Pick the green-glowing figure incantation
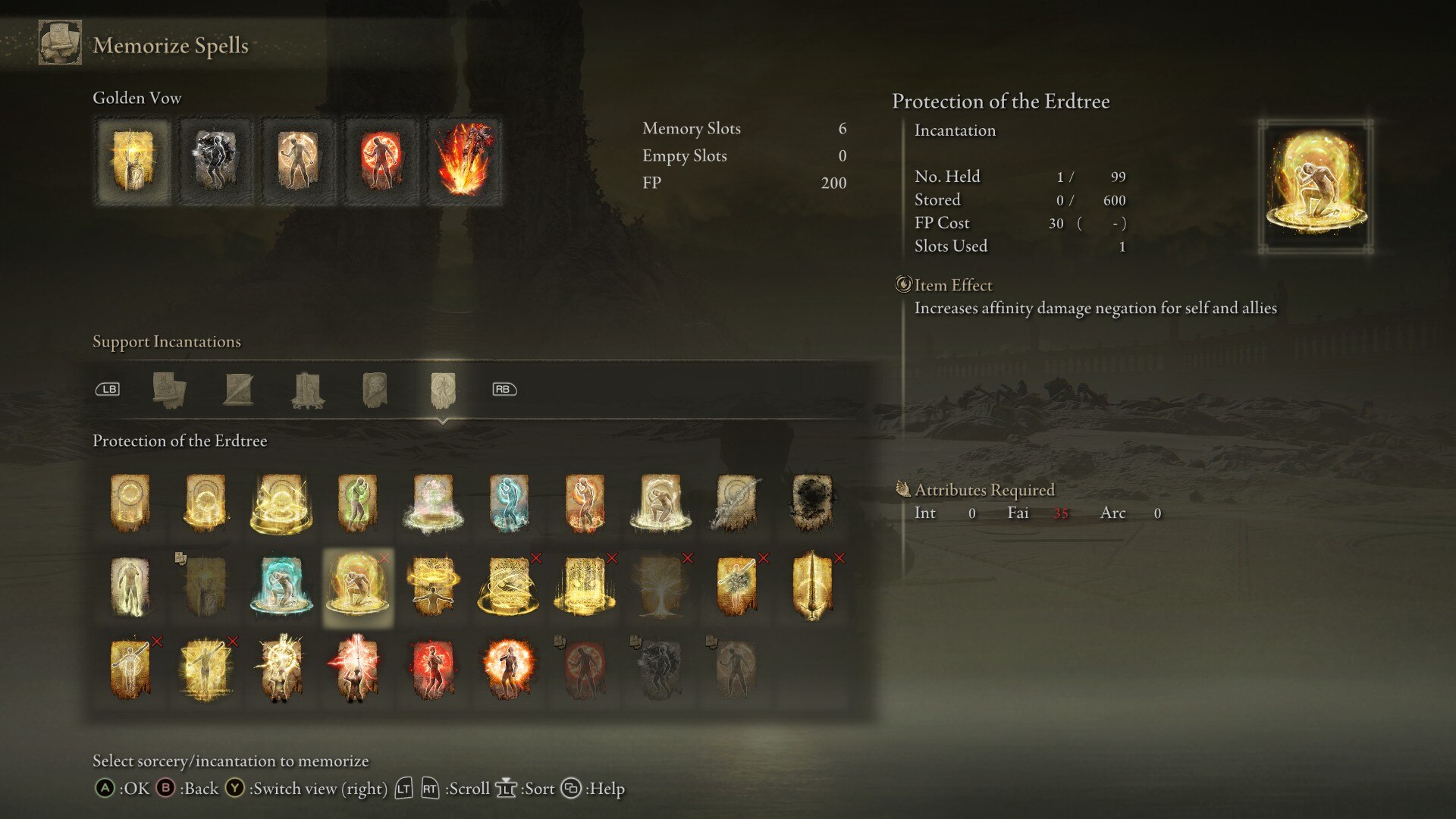Image resolution: width=1456 pixels, height=819 pixels. (x=357, y=502)
